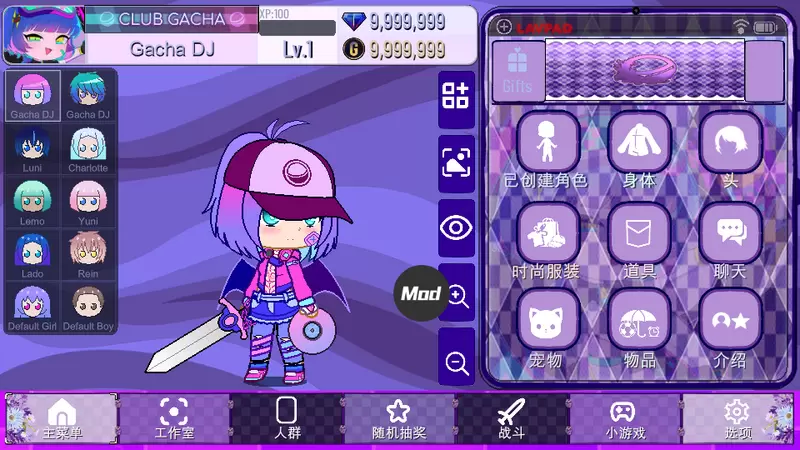Toggle the eye visibility button
This screenshot has width=800, height=450.
pos(456,227)
